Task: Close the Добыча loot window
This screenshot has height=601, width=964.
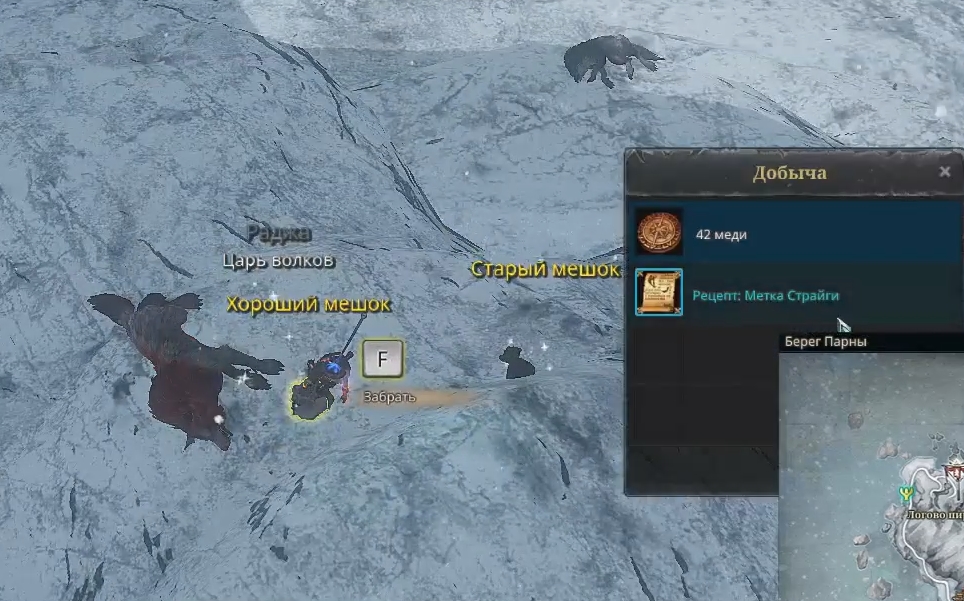Action: click(945, 172)
